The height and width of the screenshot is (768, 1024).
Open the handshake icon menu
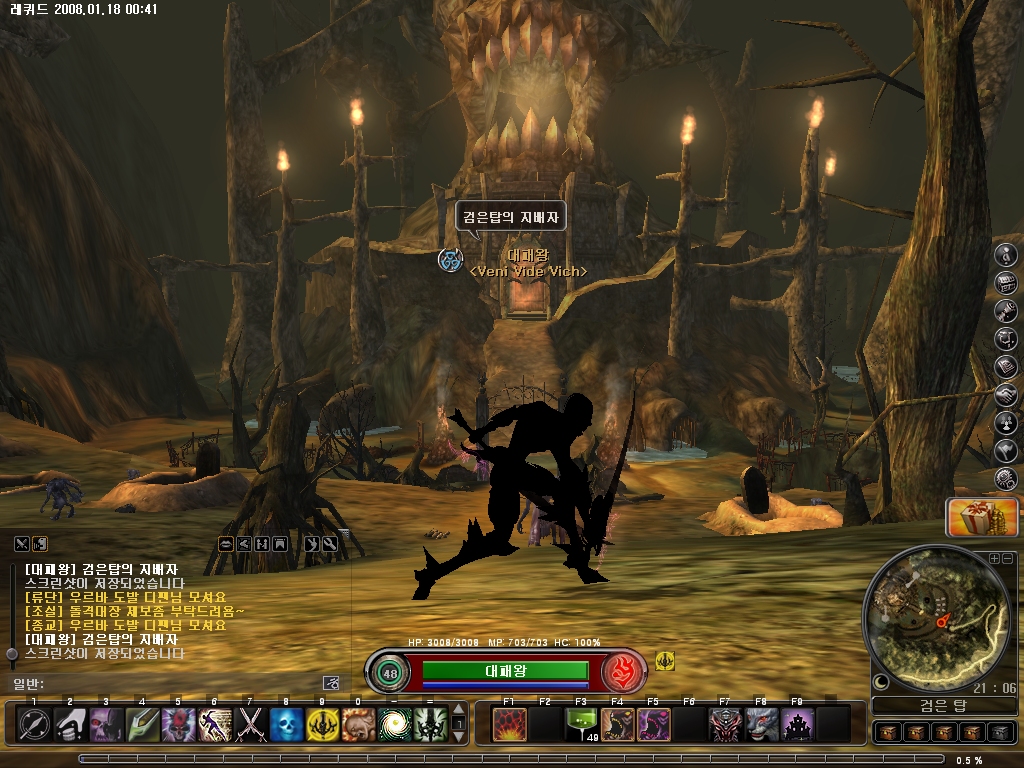pos(1006,395)
